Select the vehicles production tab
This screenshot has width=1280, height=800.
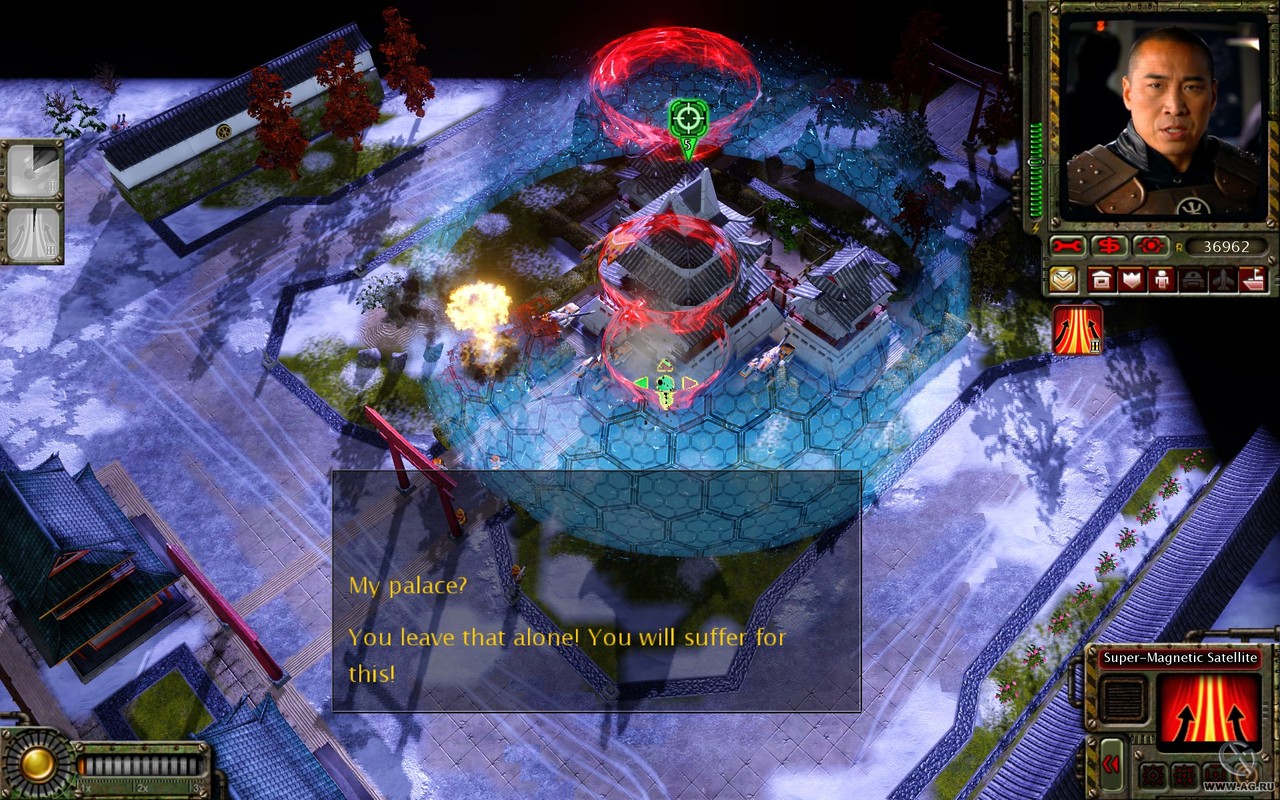pos(1192,280)
